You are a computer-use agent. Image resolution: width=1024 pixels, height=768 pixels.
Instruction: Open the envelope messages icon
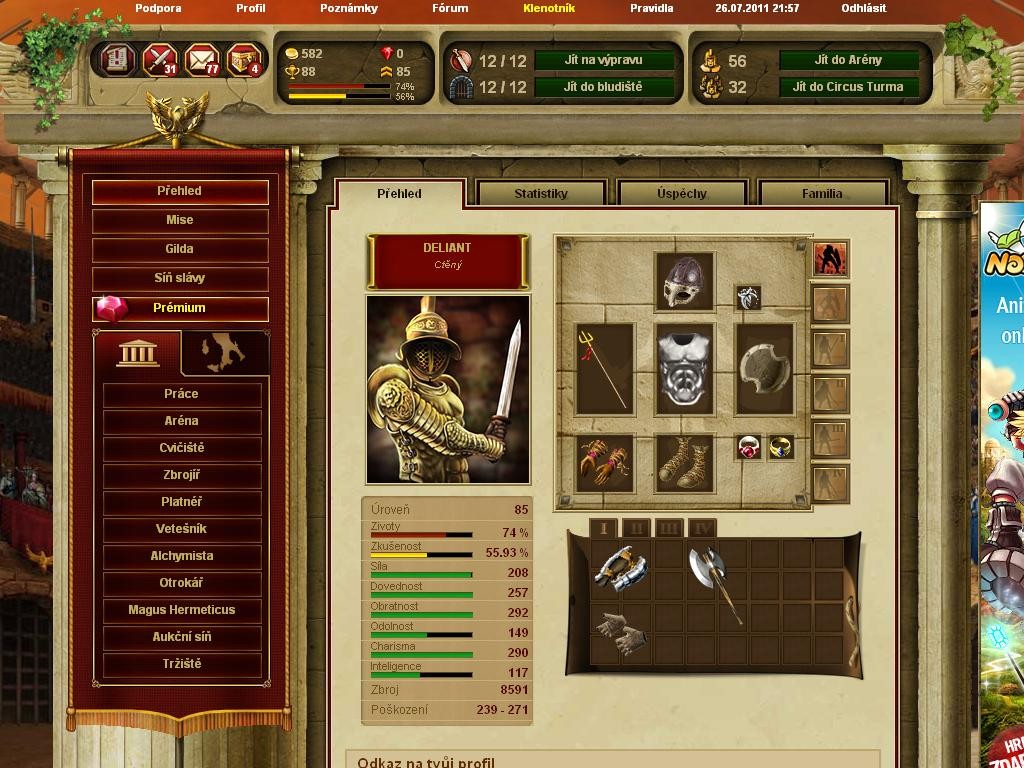click(x=203, y=60)
